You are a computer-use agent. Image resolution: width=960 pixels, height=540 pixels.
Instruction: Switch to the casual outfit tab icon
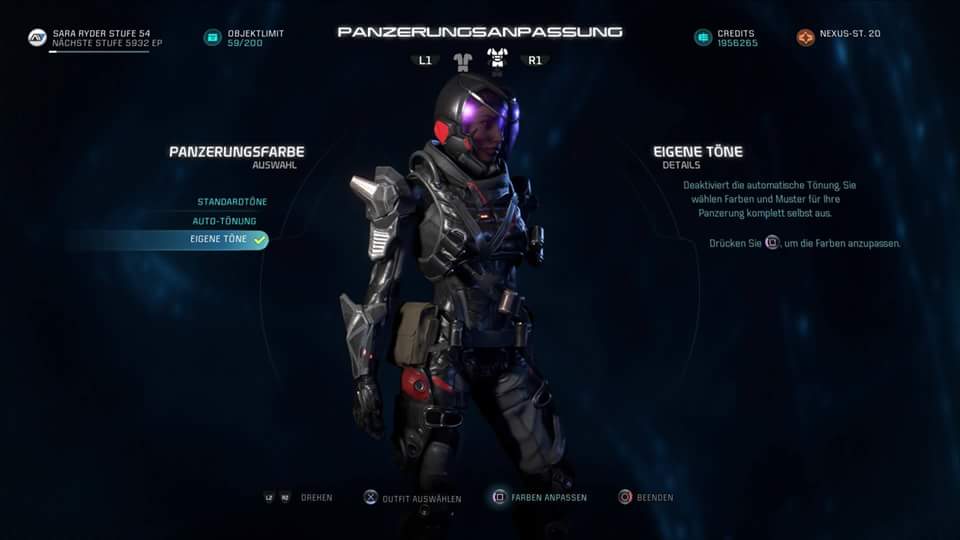[462, 61]
